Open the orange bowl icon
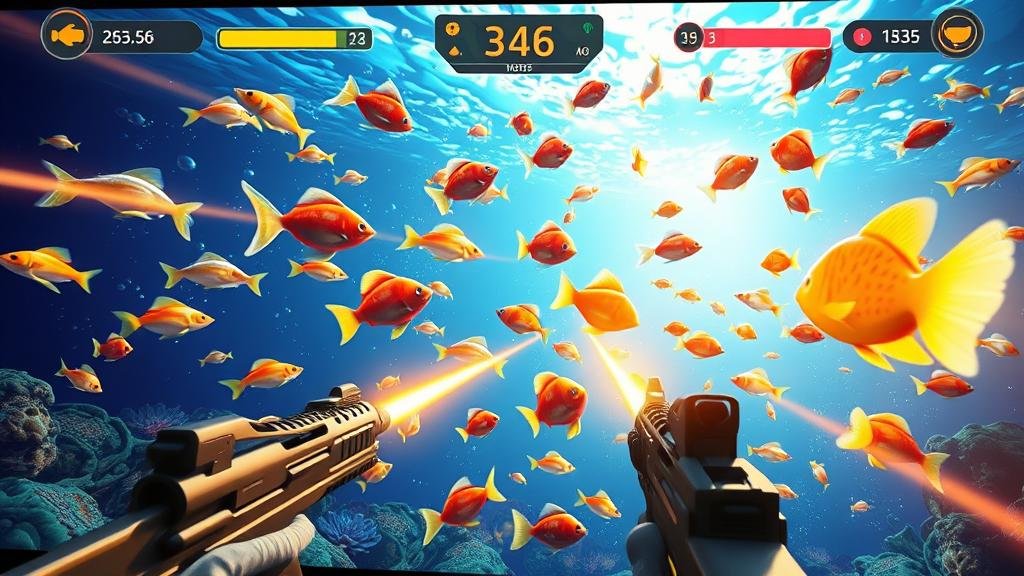Screen dimensions: 1024x576 (955, 33)
